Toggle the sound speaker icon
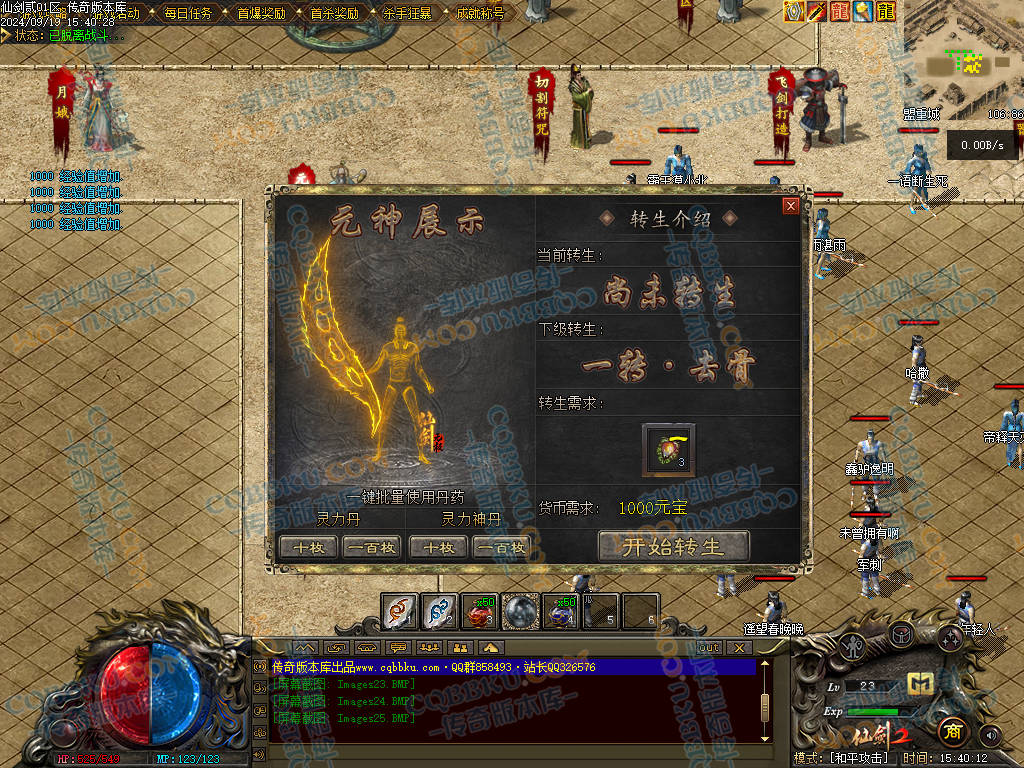Screen dimensions: 1024x768 click(x=991, y=735)
